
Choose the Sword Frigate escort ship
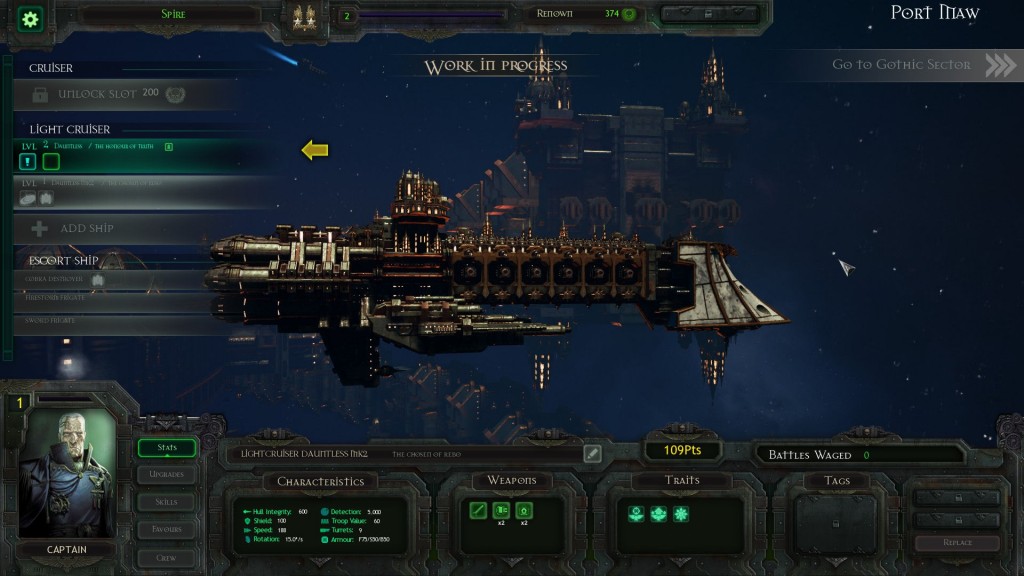pyautogui.click(x=110, y=319)
